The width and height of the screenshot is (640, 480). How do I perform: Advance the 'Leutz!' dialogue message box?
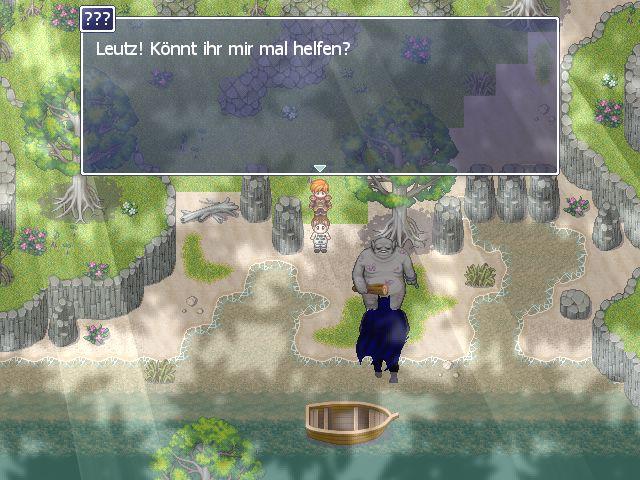point(319,100)
